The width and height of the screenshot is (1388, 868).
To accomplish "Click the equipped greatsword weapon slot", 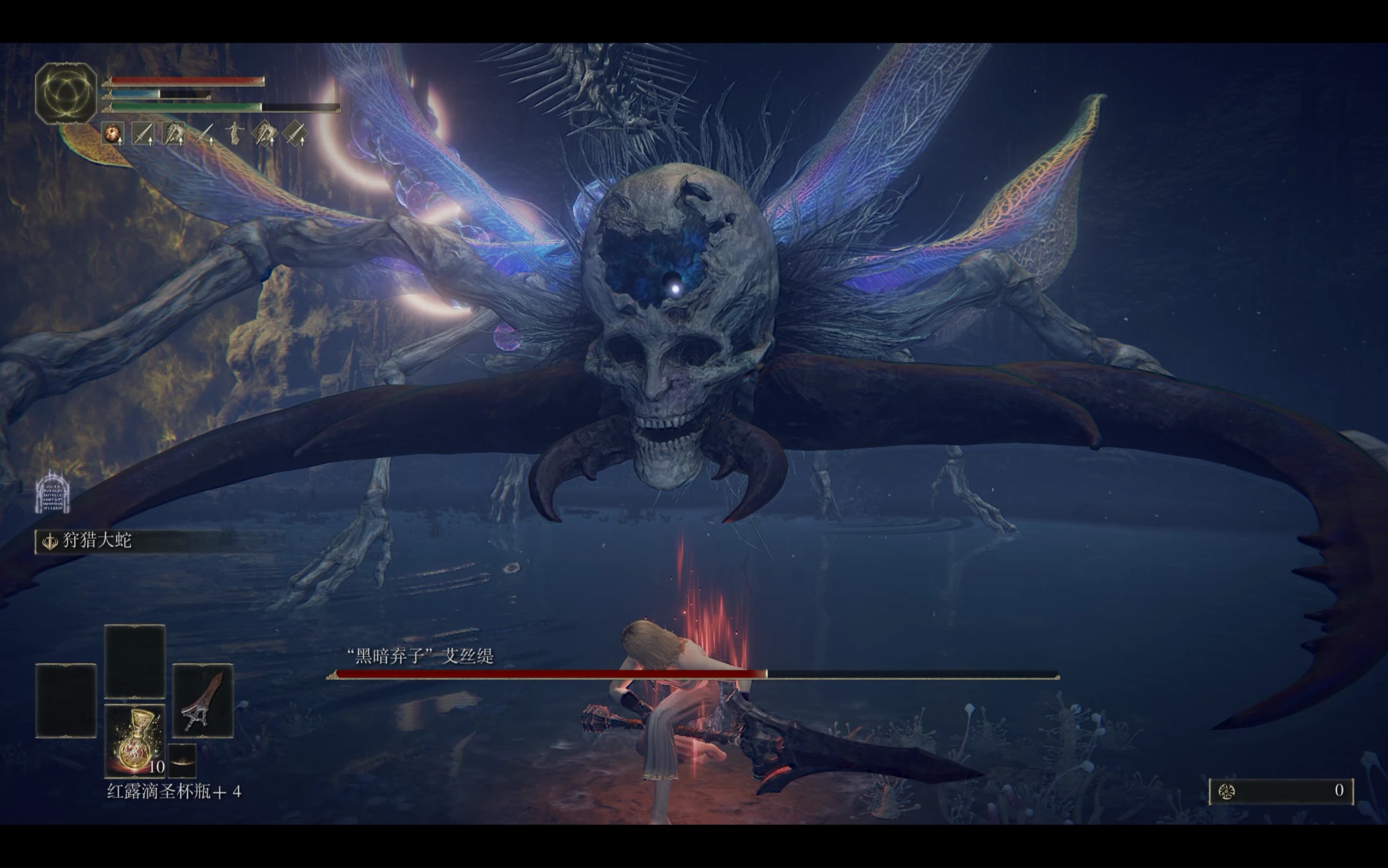I will [203, 701].
